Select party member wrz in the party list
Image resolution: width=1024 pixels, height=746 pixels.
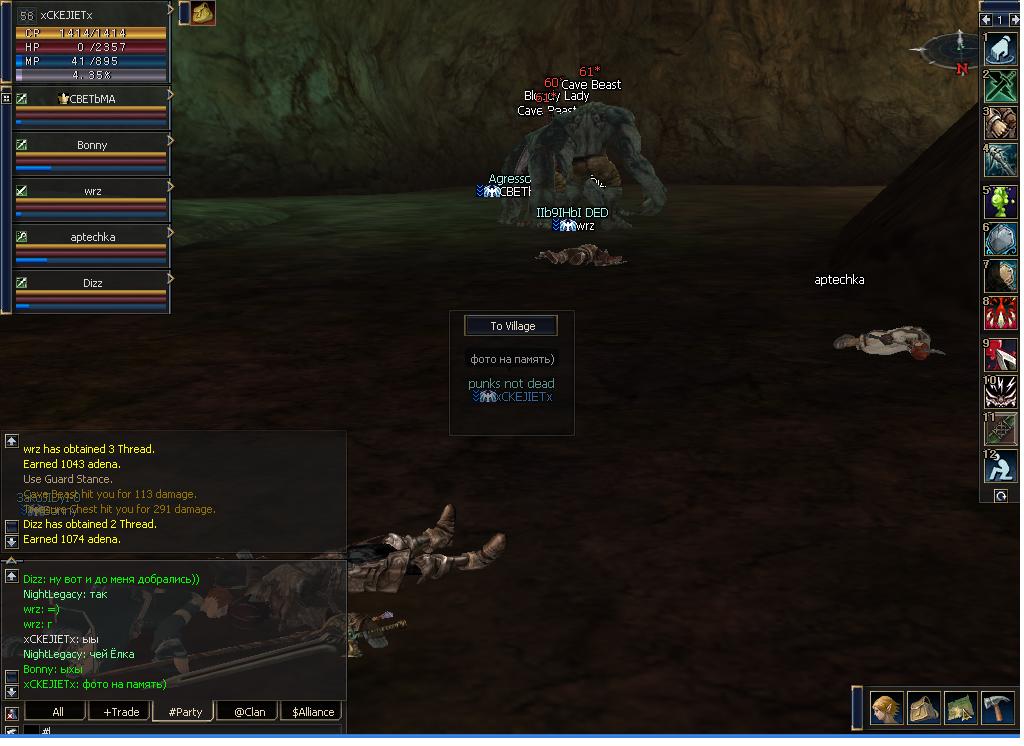[91, 192]
